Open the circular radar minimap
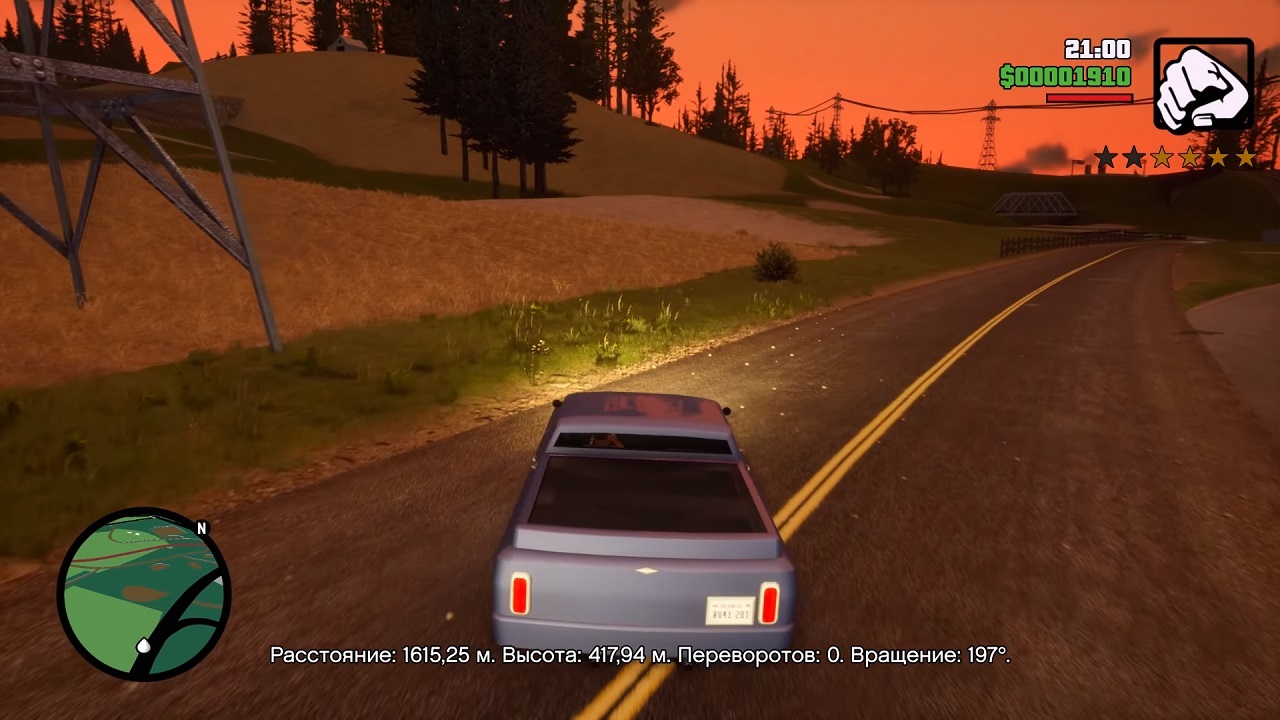The width and height of the screenshot is (1280, 720). click(x=144, y=594)
